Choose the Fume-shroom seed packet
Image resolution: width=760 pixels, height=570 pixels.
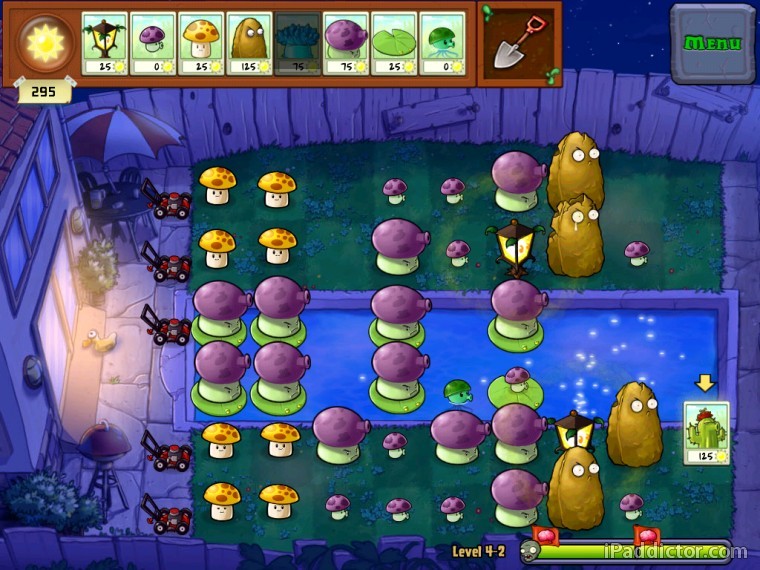pos(346,44)
